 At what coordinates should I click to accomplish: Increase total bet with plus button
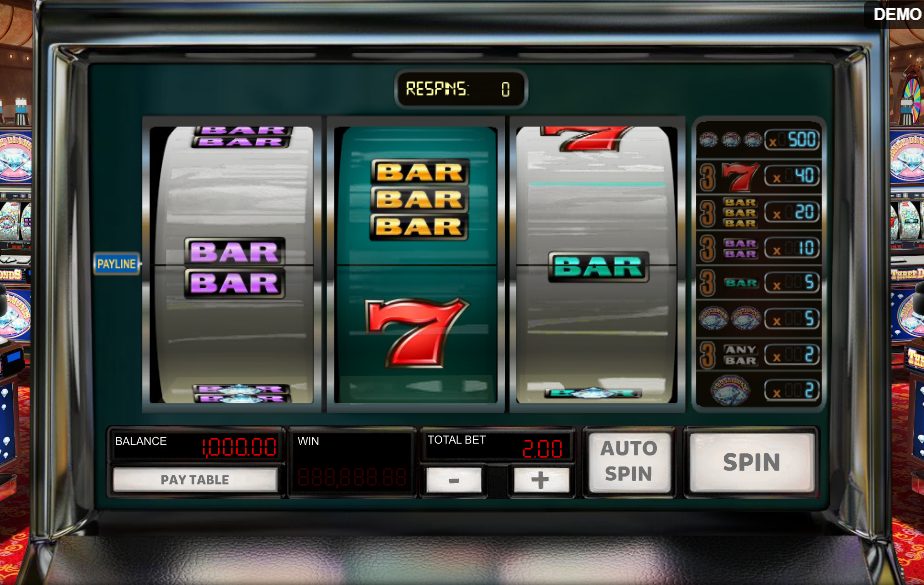(x=540, y=480)
